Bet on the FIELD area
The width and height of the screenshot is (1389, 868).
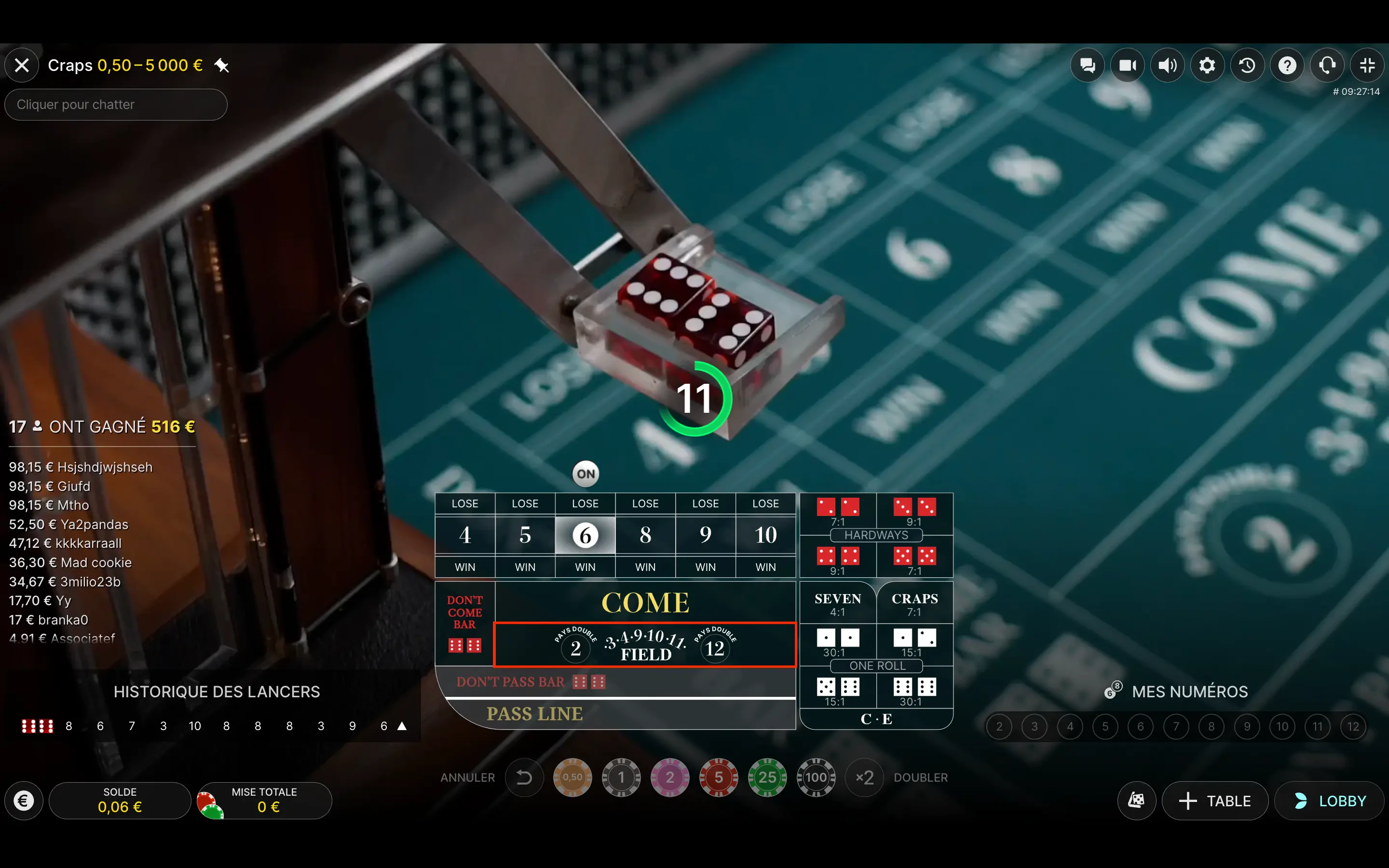coord(645,645)
